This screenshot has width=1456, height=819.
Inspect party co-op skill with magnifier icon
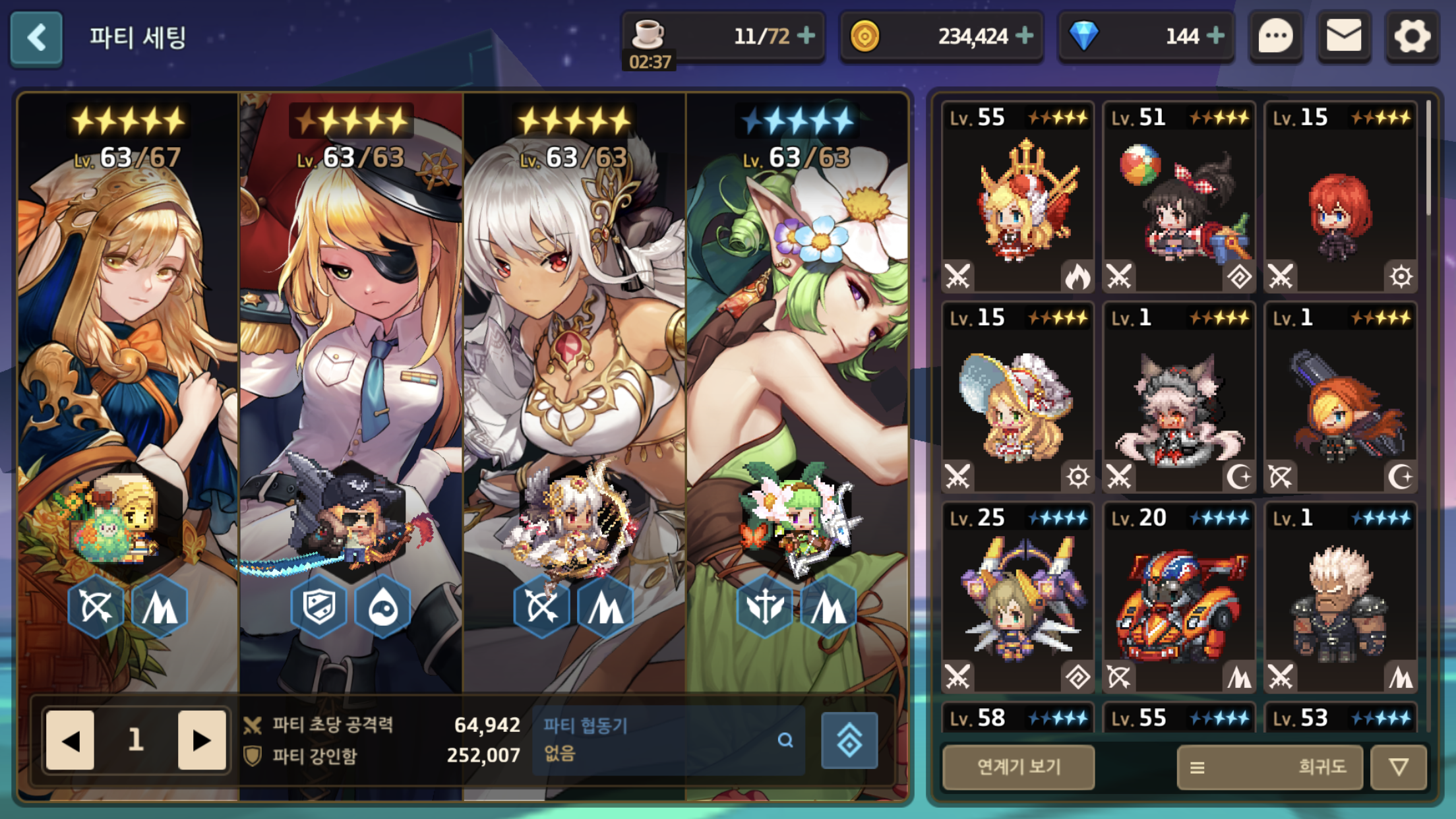click(x=785, y=740)
